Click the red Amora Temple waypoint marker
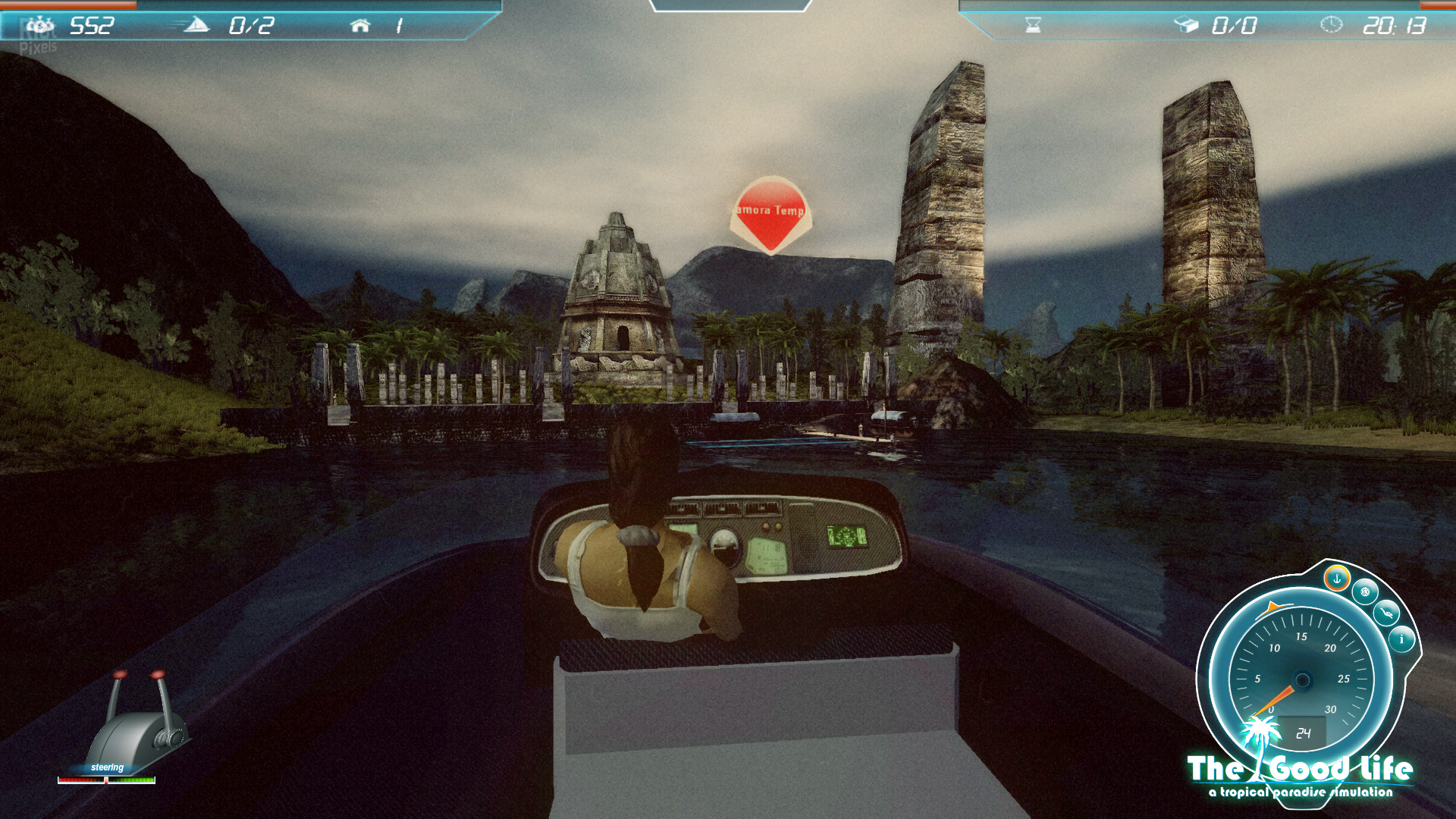 770,215
